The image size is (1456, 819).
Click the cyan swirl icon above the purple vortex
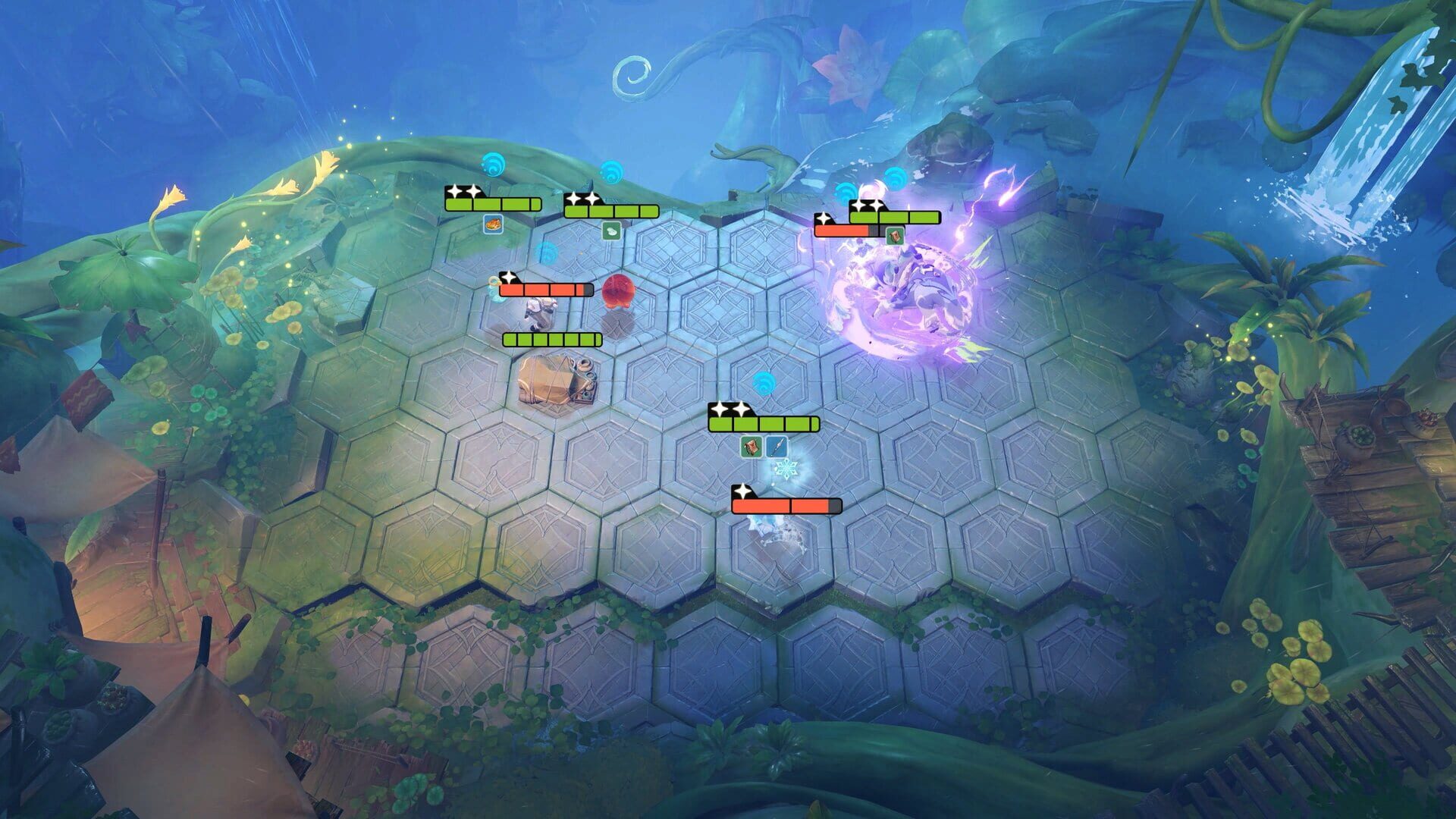(895, 180)
